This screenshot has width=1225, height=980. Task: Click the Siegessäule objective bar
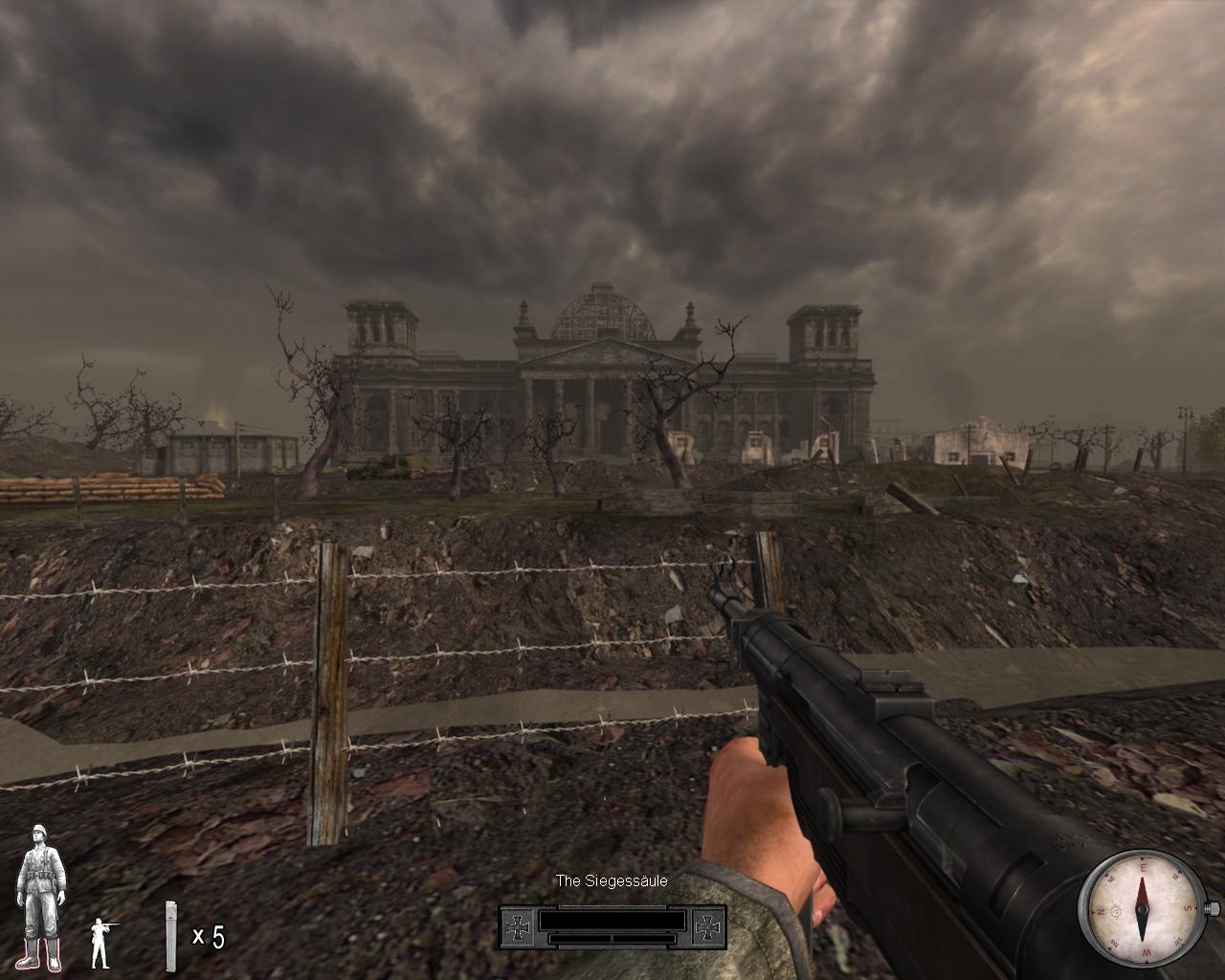pyautogui.click(x=612, y=925)
